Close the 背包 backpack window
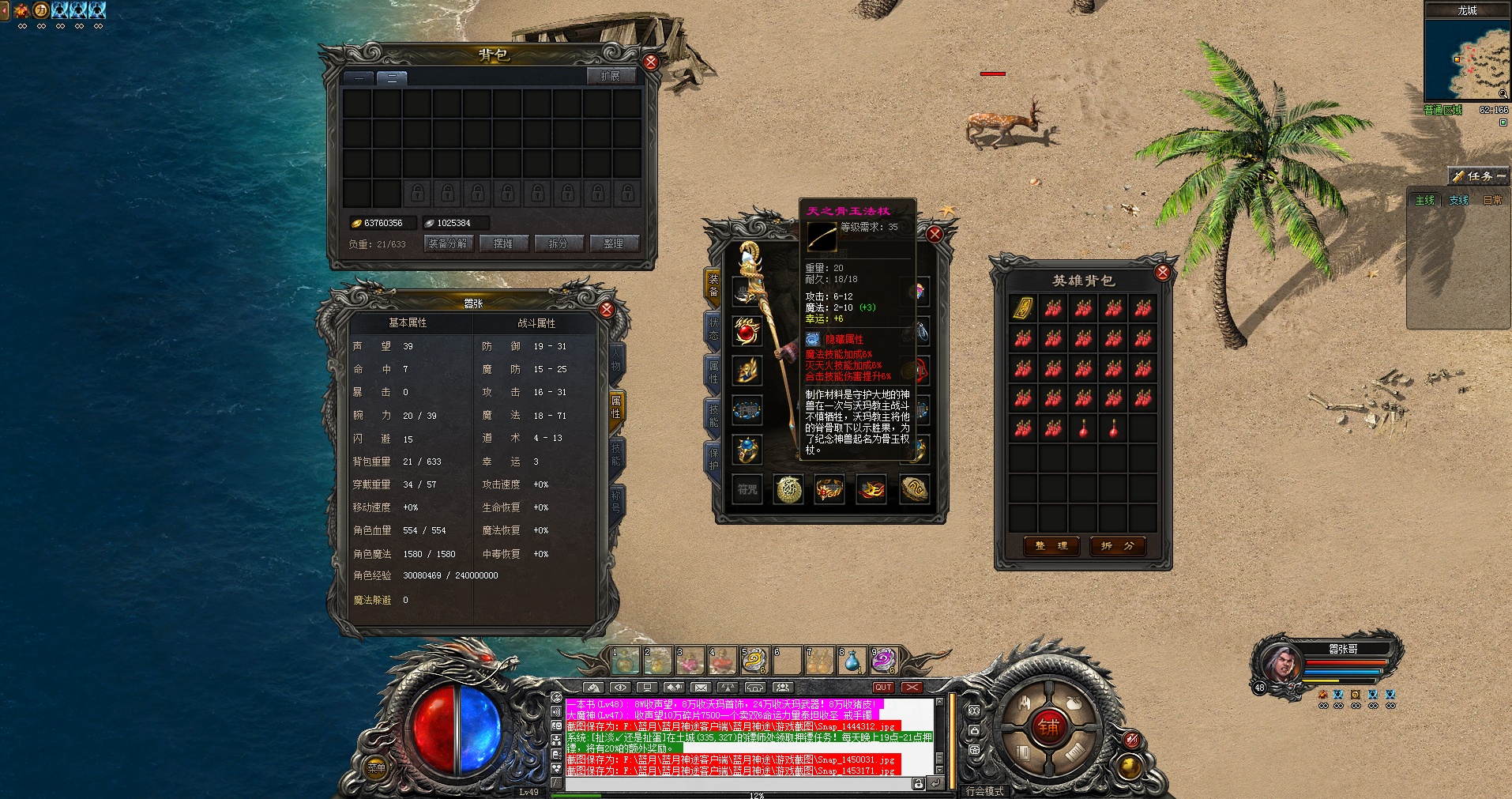Screen dimensions: 1512x799 coord(651,62)
